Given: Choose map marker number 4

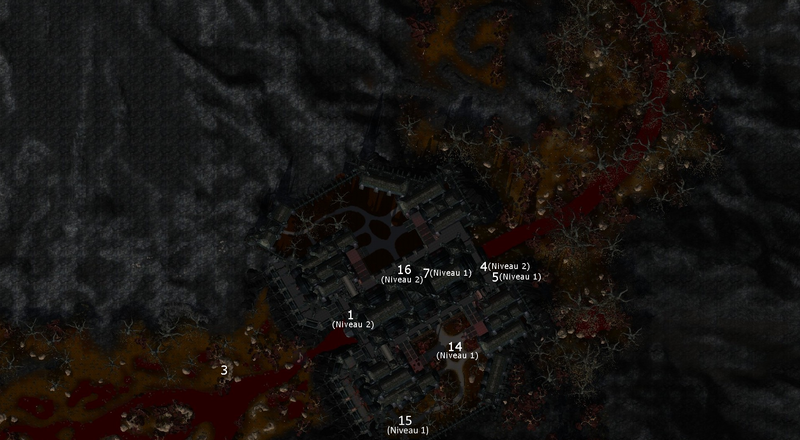Looking at the screenshot, I should click(x=484, y=267).
